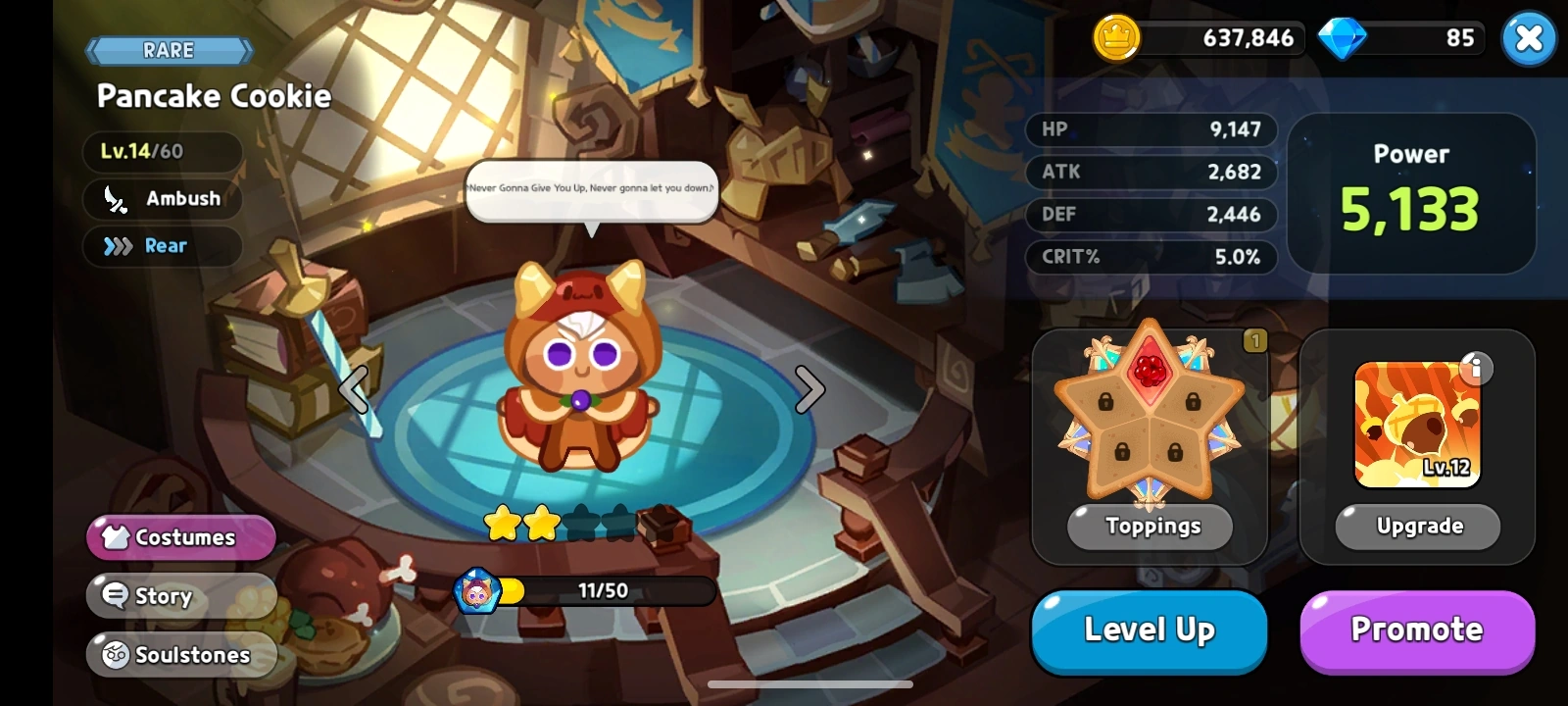
Task: Open the Toppings panel
Action: (1149, 527)
